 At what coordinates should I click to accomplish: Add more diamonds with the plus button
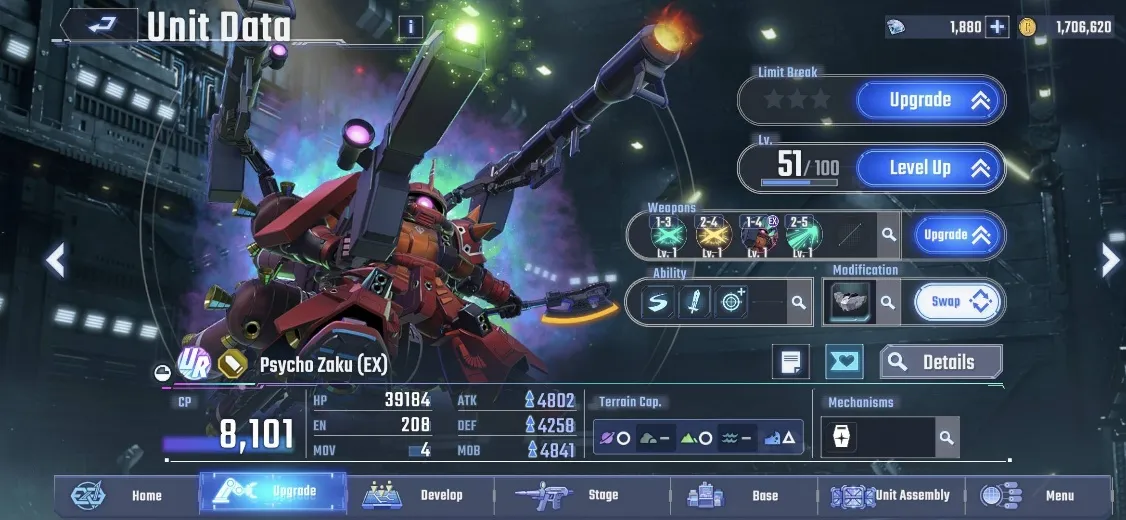pos(997,27)
